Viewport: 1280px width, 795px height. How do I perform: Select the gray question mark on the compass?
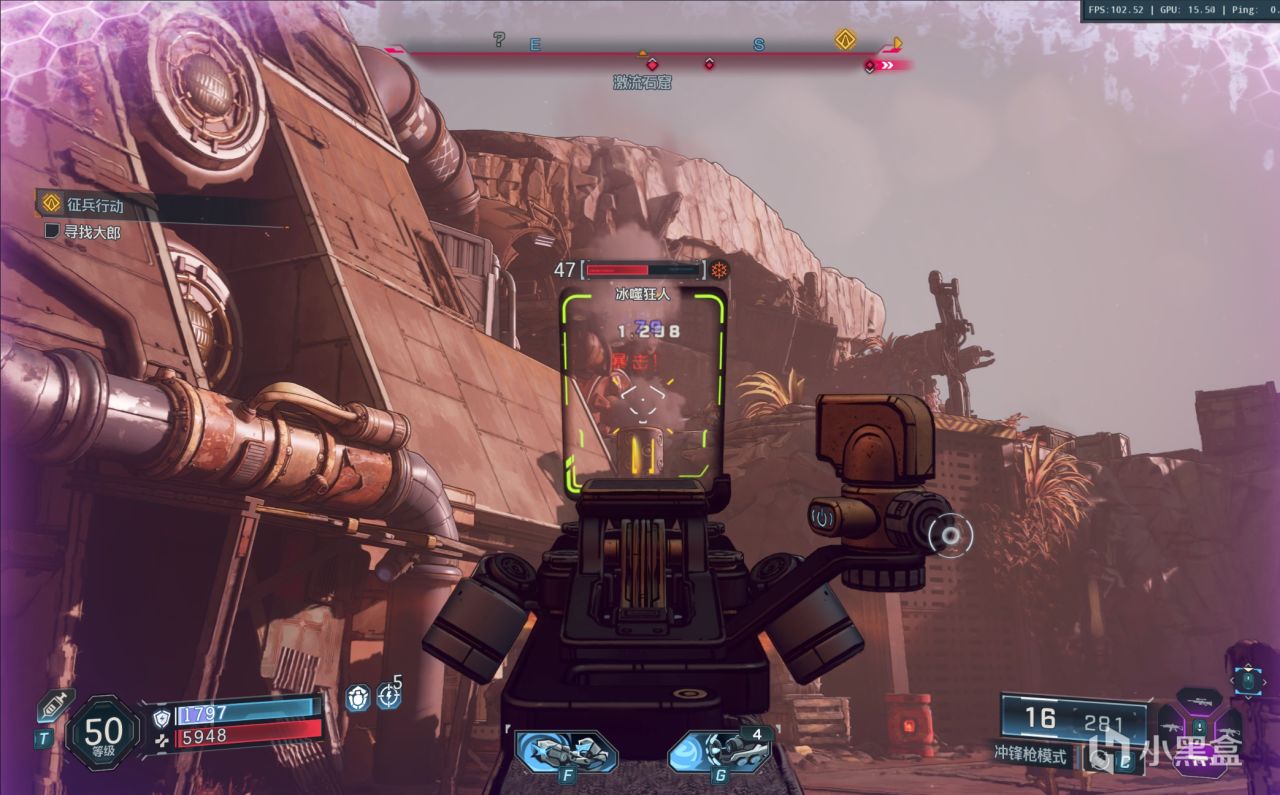pos(499,40)
